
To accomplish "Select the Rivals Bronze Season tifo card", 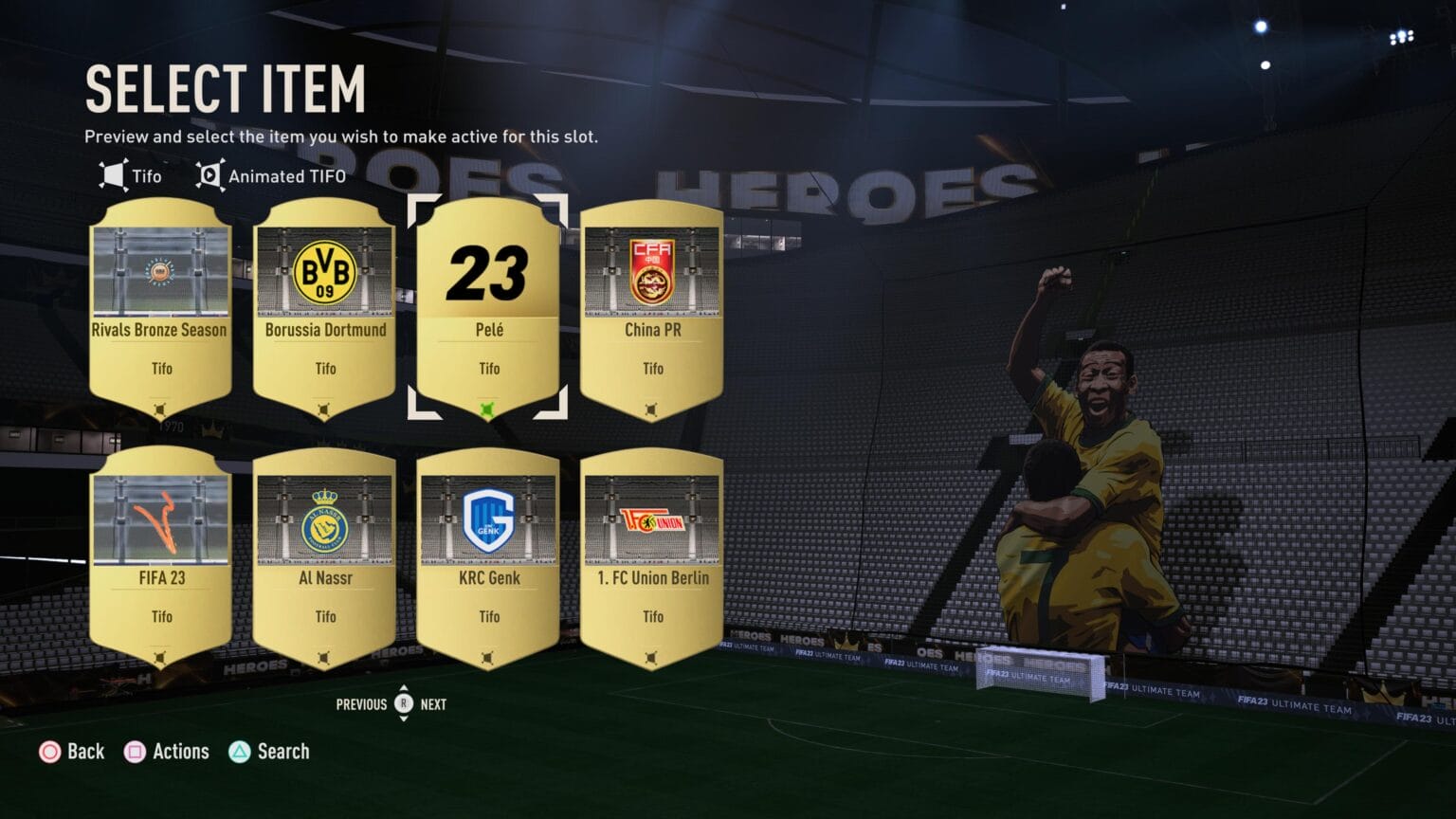I will pyautogui.click(x=160, y=310).
